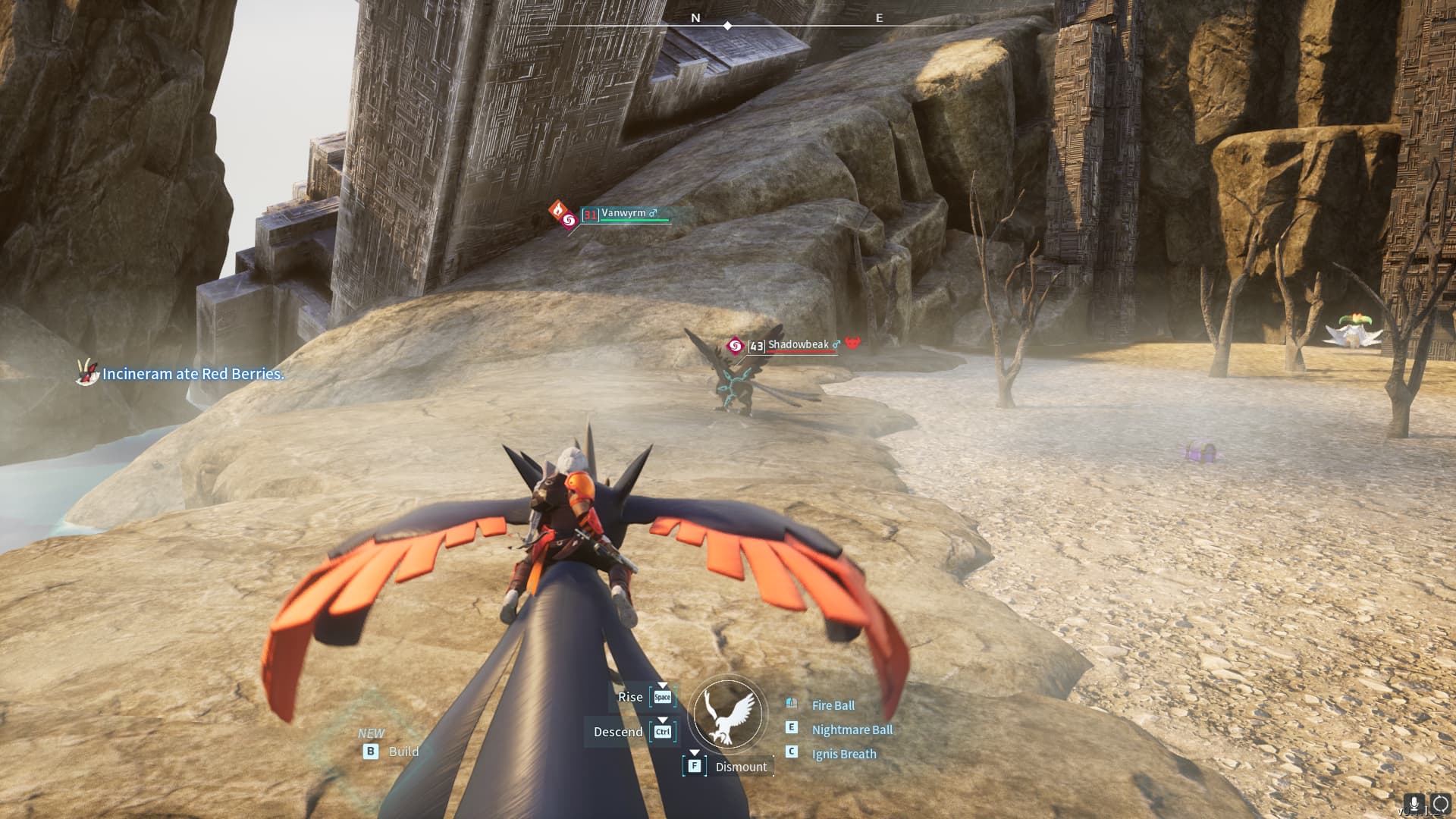This screenshot has height=819, width=1456.
Task: Open the Build menu
Action: tap(403, 752)
